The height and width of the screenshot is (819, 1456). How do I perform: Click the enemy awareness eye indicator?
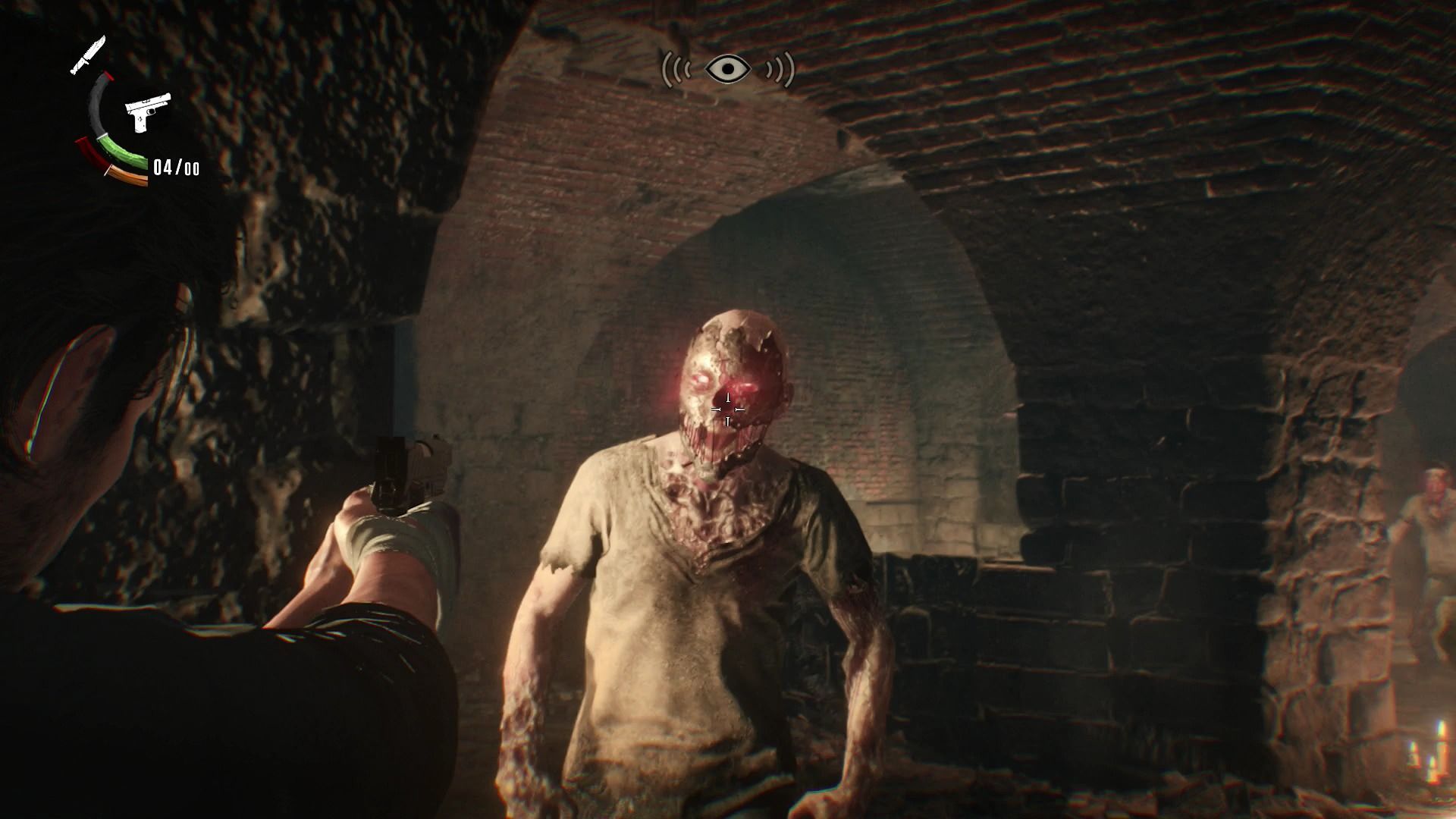[x=728, y=70]
